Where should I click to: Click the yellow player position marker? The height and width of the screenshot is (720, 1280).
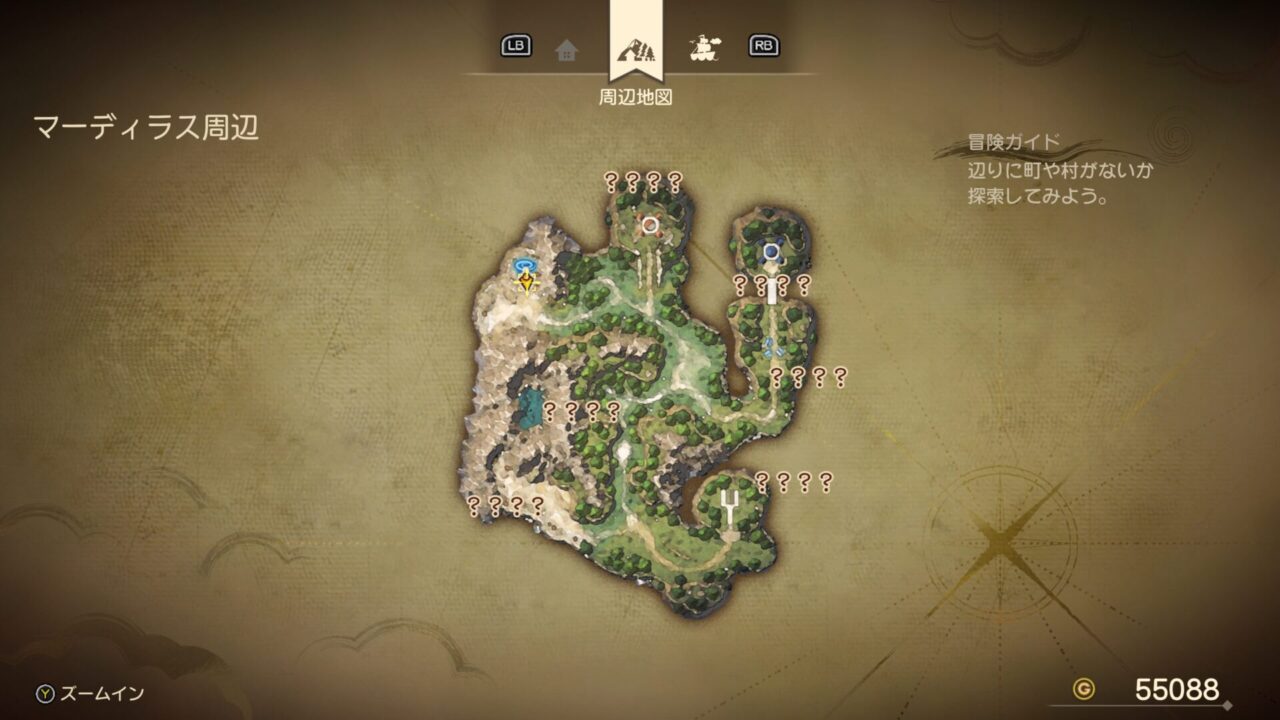tap(526, 283)
